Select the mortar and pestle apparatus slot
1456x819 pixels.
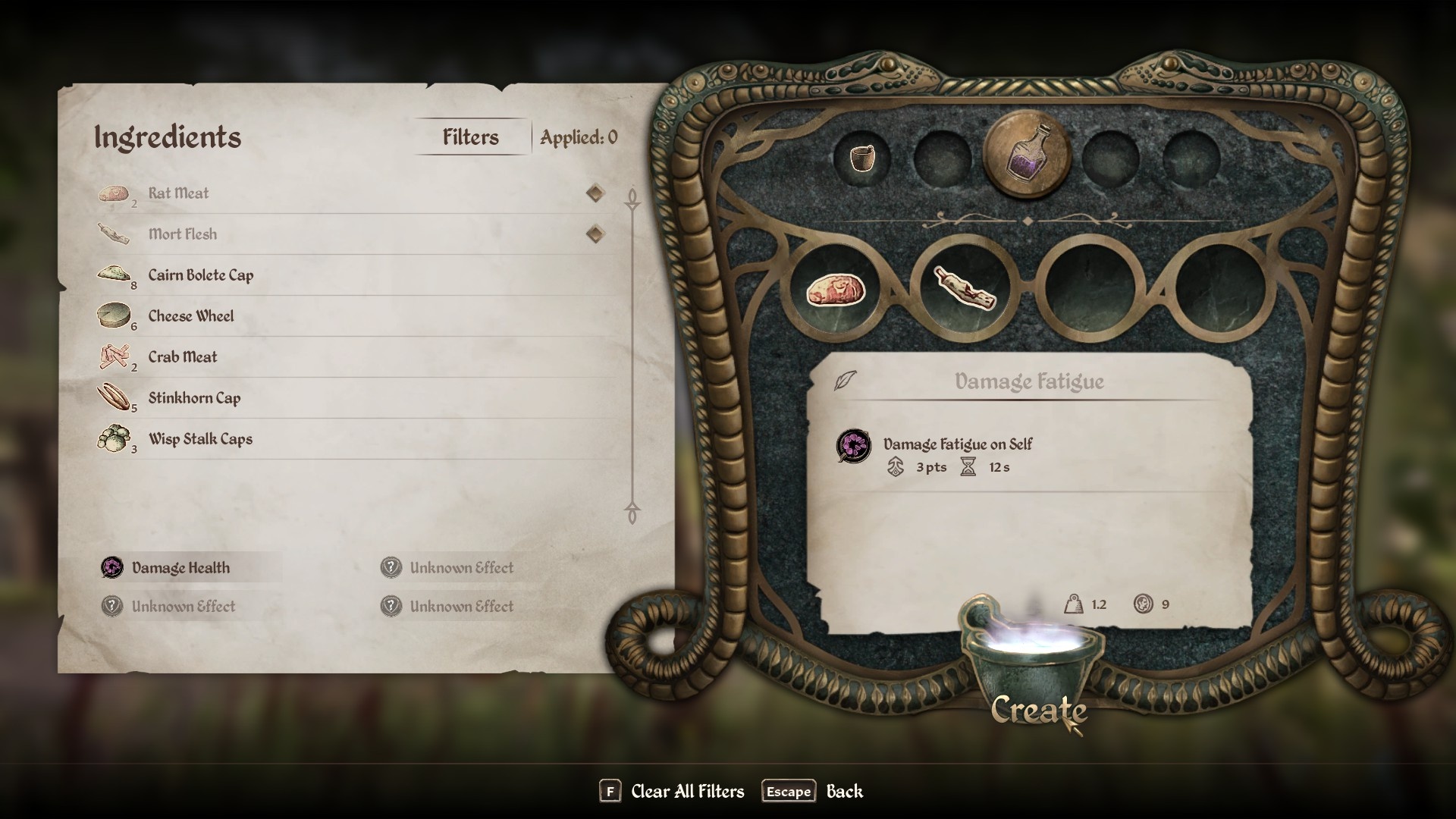pos(861,158)
